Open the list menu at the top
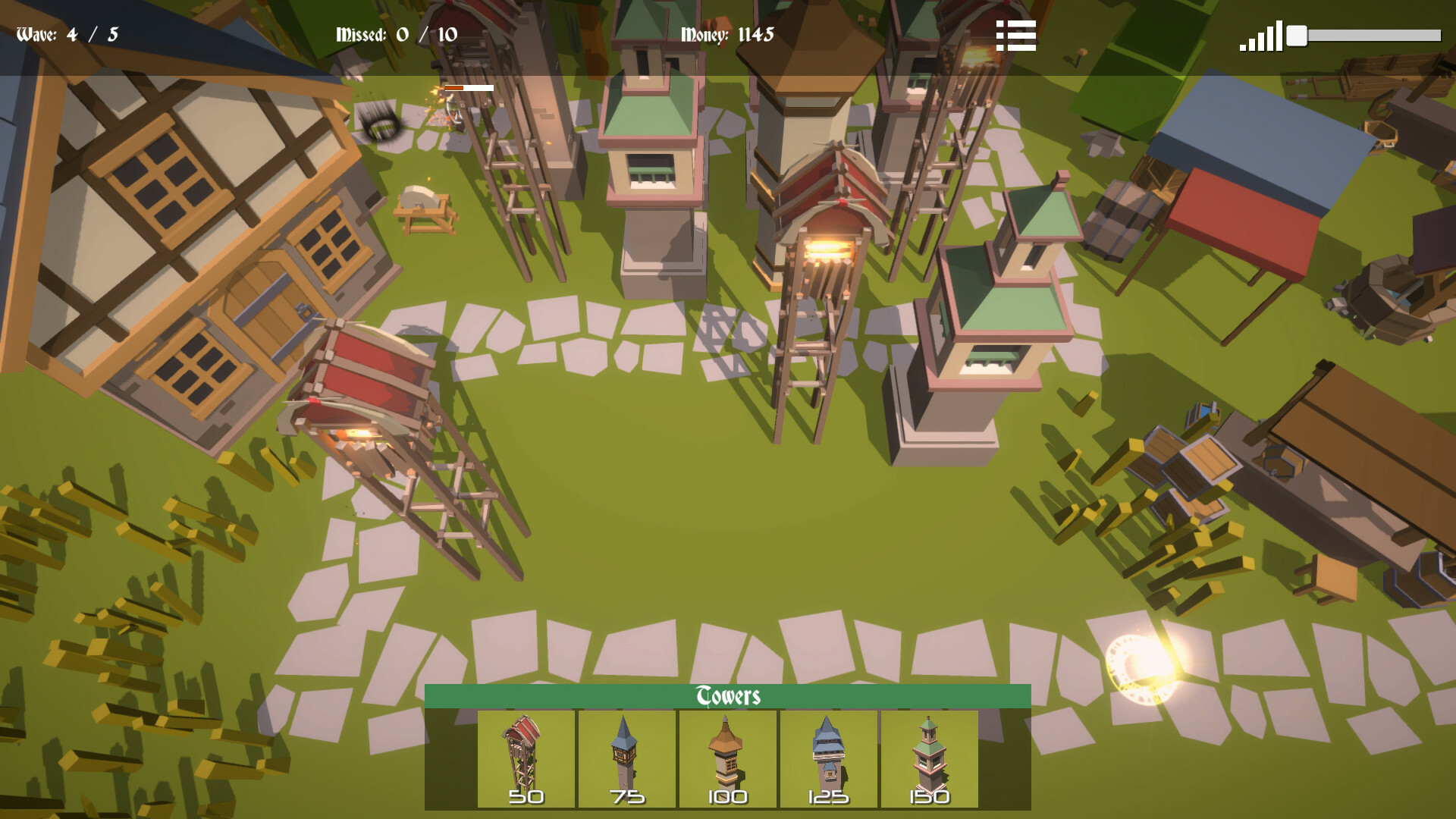Screen dimensions: 1456x819 (1016, 35)
